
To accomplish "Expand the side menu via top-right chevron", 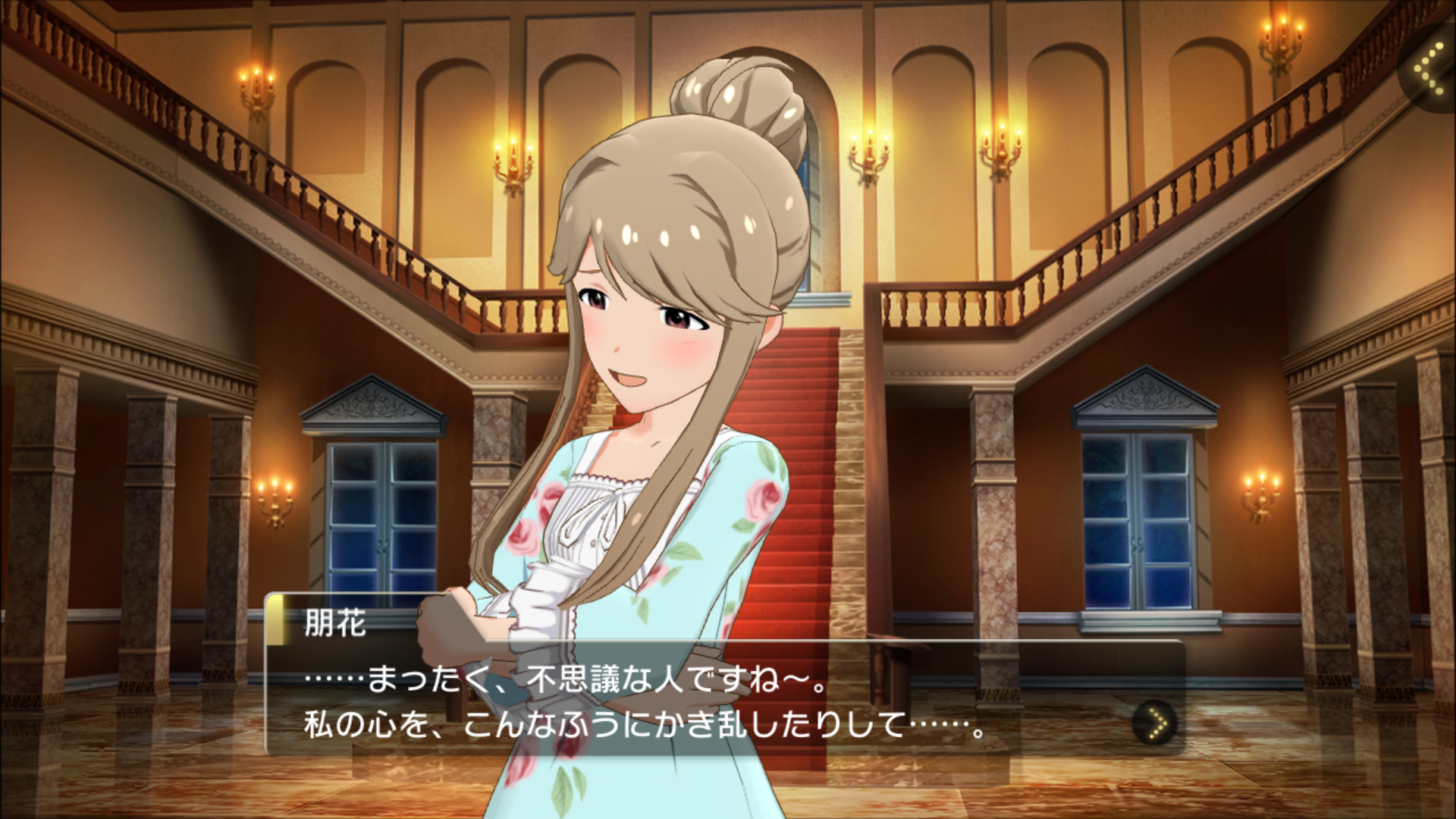I will (1430, 69).
